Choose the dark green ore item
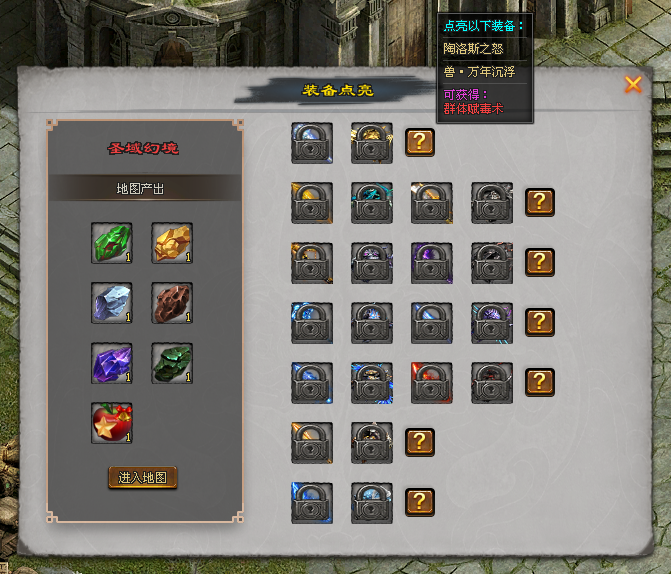671x574 pixels. pos(172,363)
